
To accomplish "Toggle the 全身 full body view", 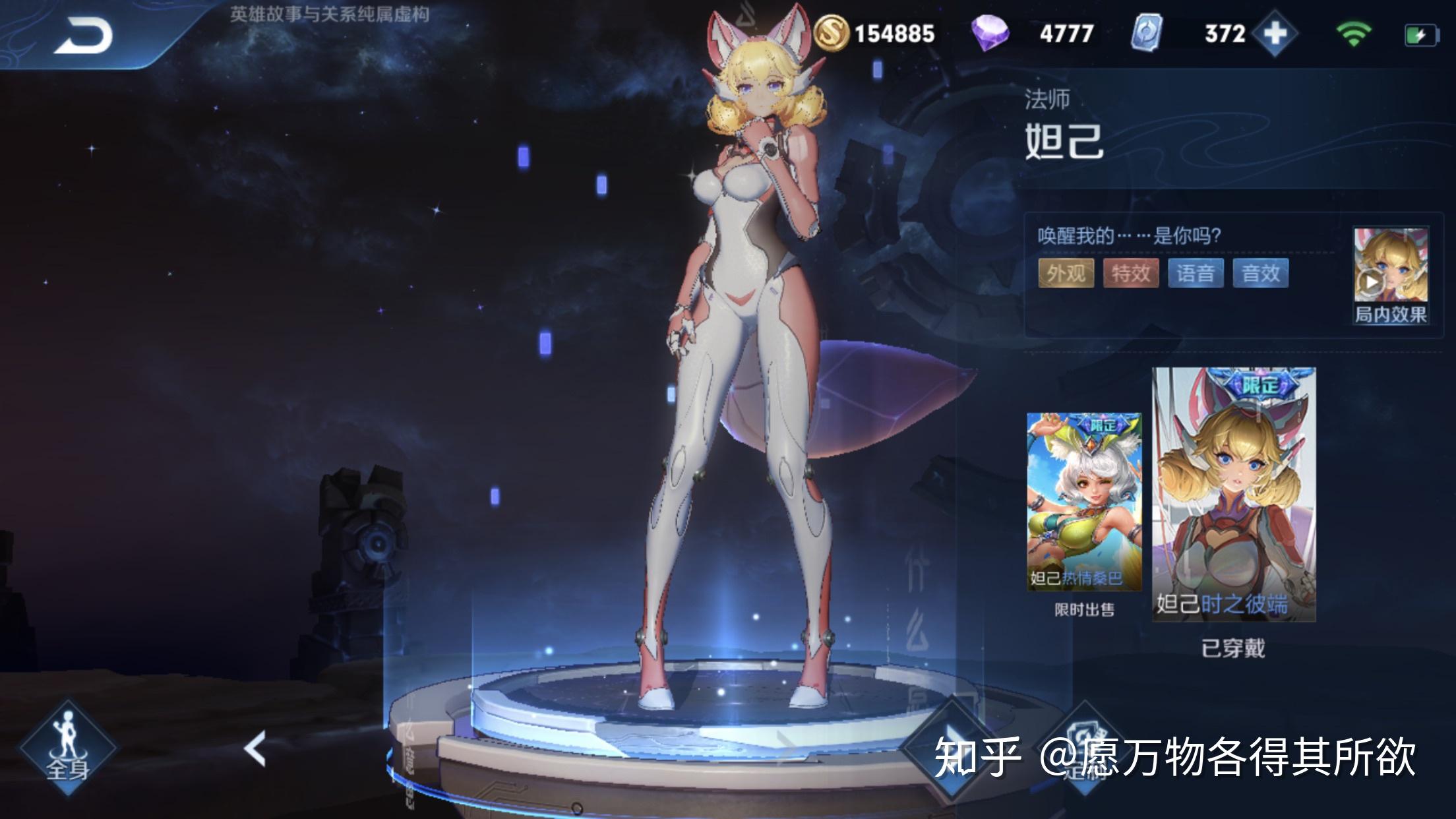I will tap(67, 748).
